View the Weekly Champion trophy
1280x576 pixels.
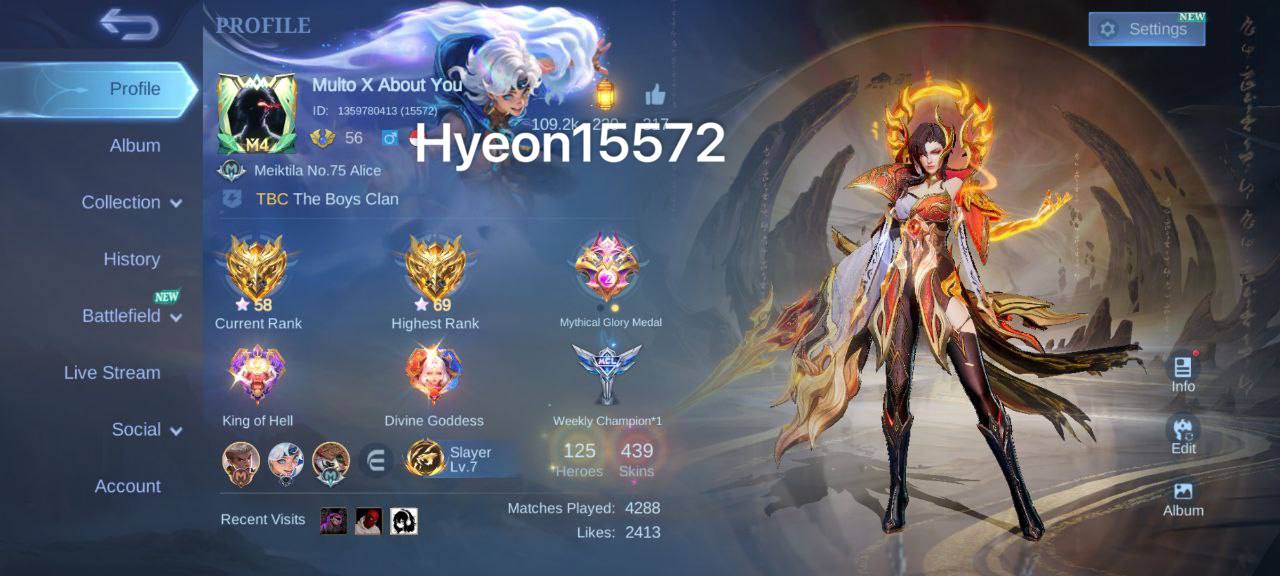pos(607,373)
